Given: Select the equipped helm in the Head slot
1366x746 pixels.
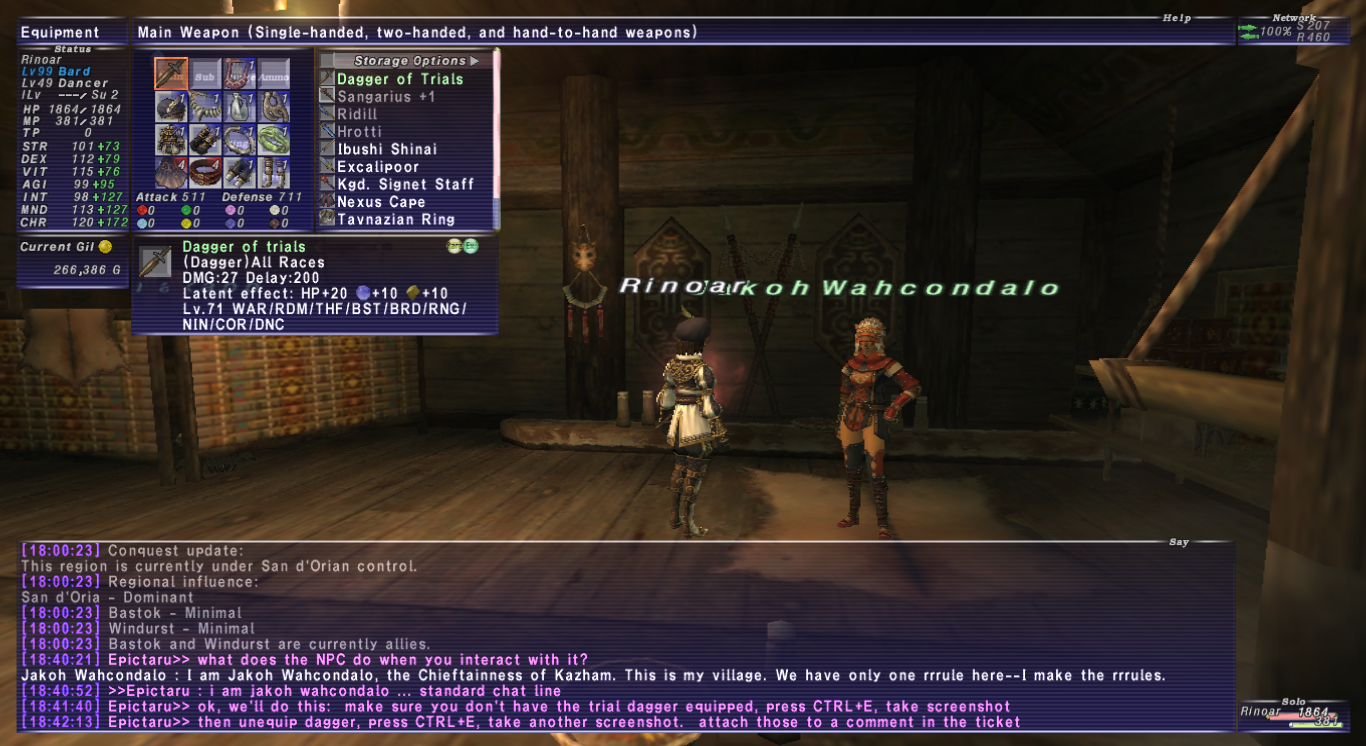Looking at the screenshot, I should [171, 107].
